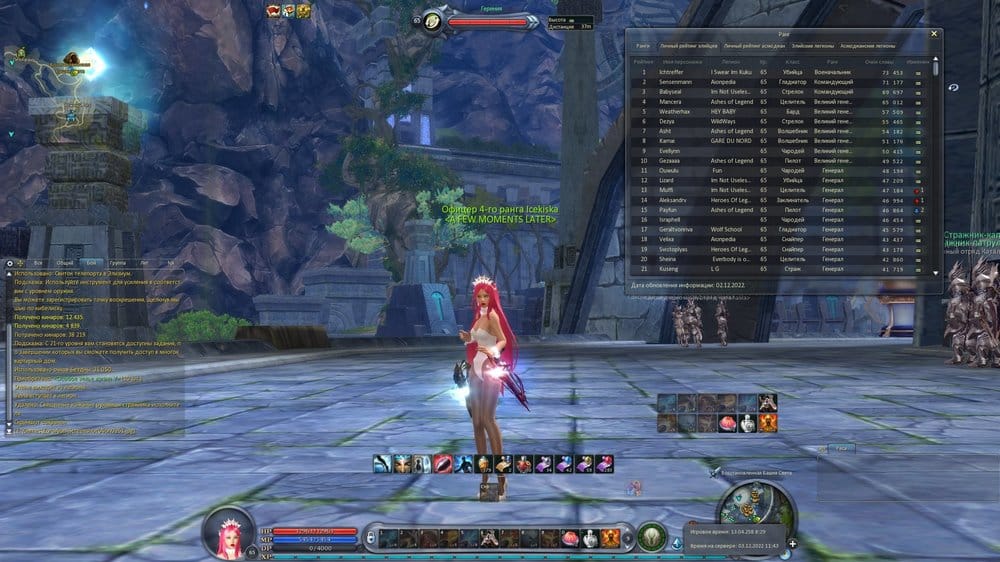Open the Личный рейтинг элийцев tab
This screenshot has height=562, width=1000.
687,46
